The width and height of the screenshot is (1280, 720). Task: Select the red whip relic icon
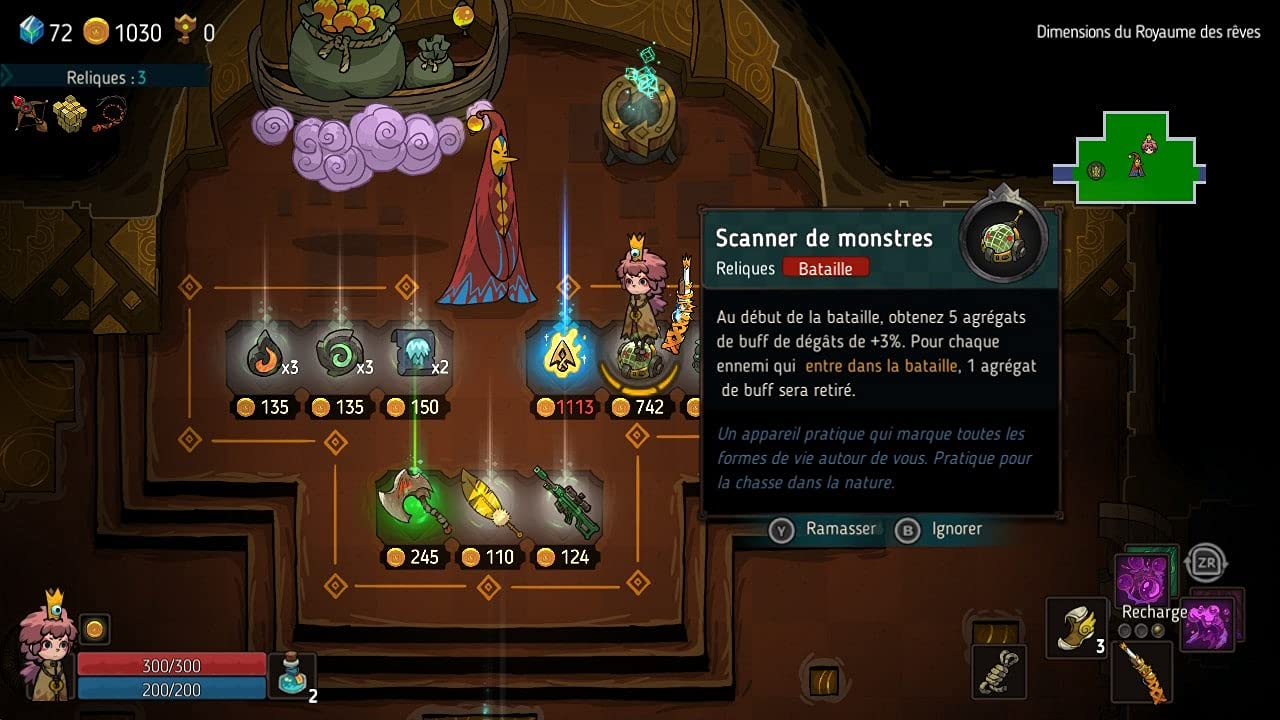110,113
